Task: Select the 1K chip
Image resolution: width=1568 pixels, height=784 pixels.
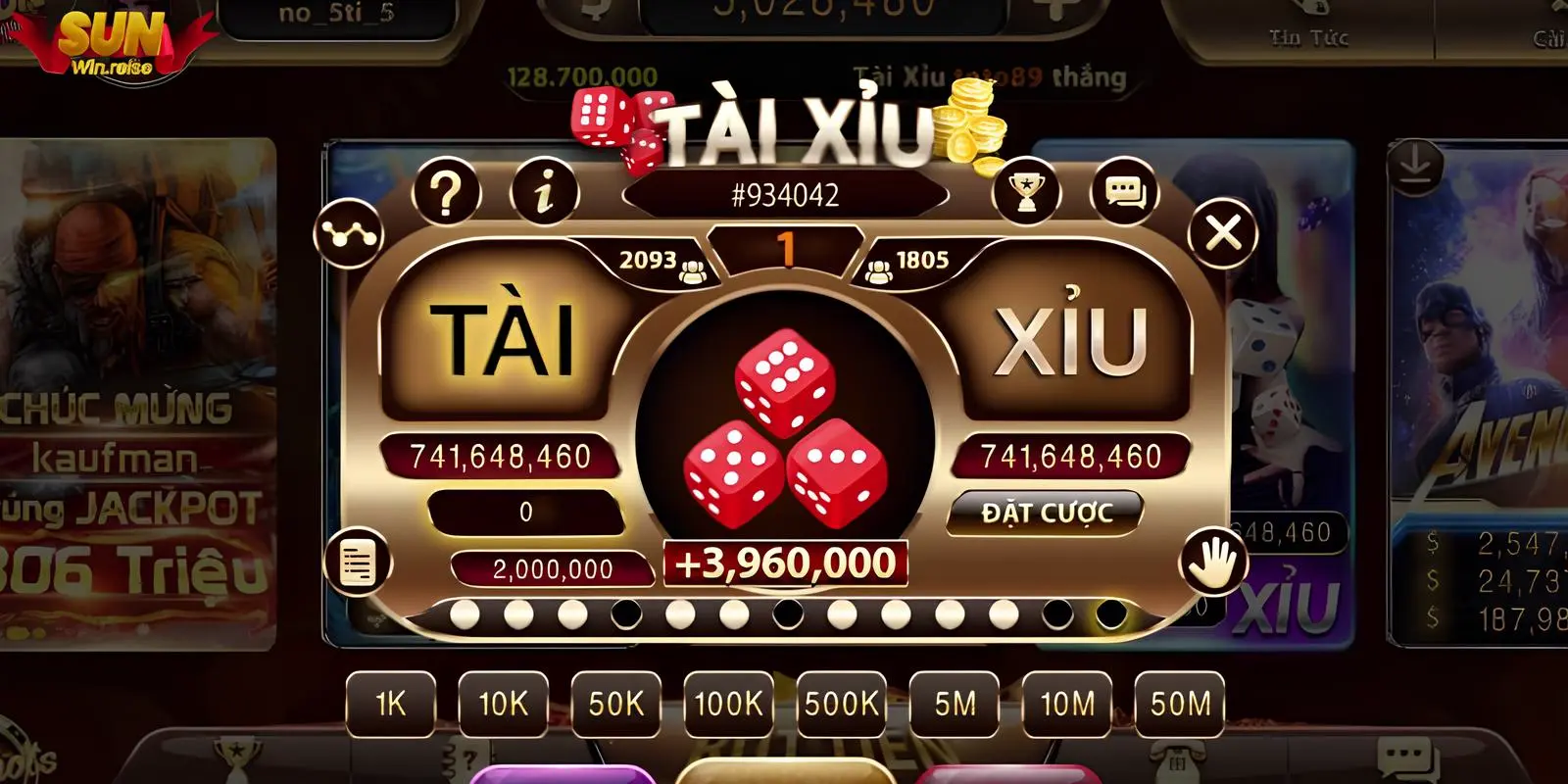Action: coord(391,704)
